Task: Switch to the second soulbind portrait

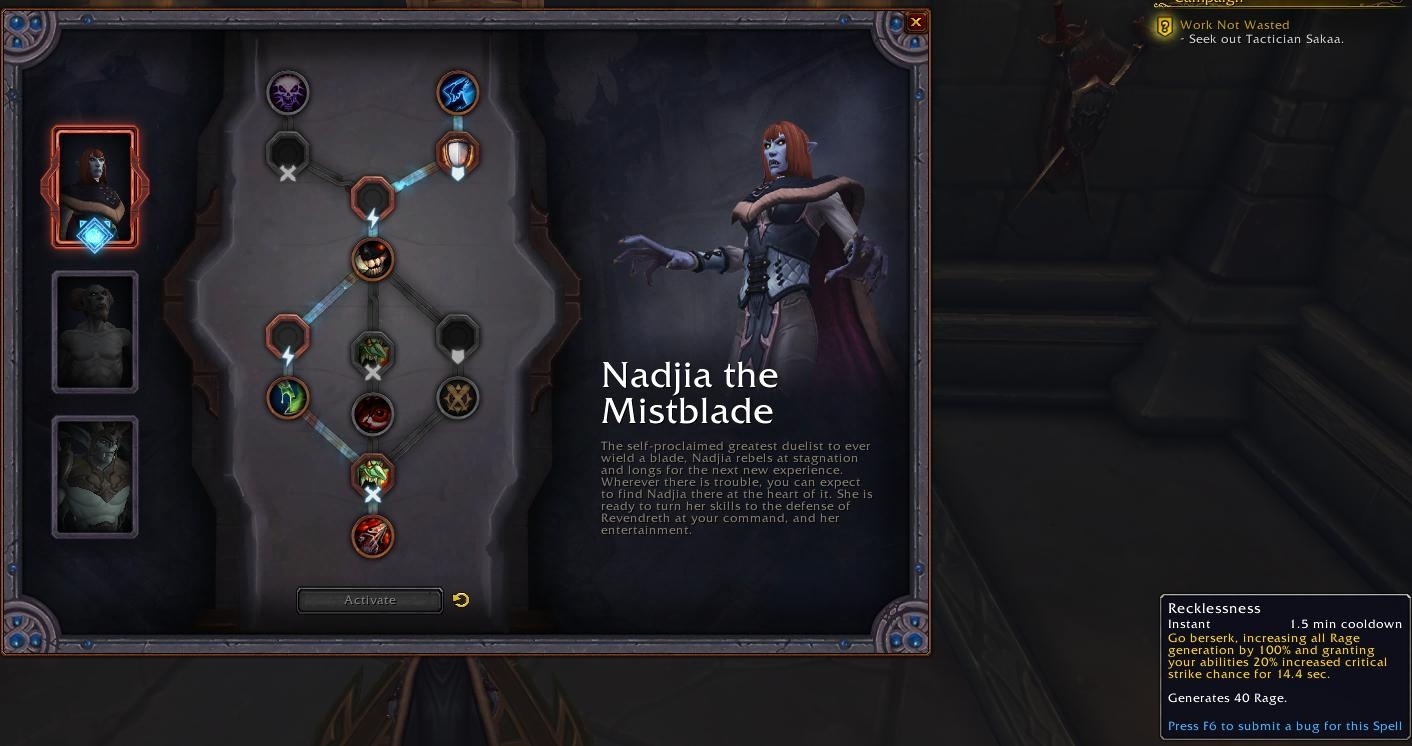Action: [x=95, y=330]
